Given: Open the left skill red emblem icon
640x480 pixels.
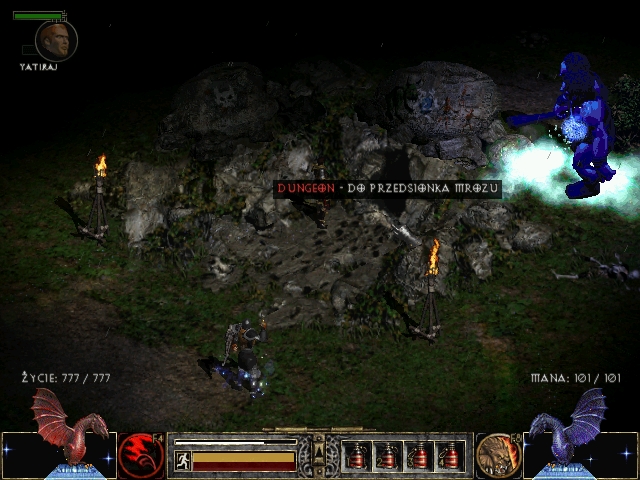Looking at the screenshot, I should coord(141,455).
